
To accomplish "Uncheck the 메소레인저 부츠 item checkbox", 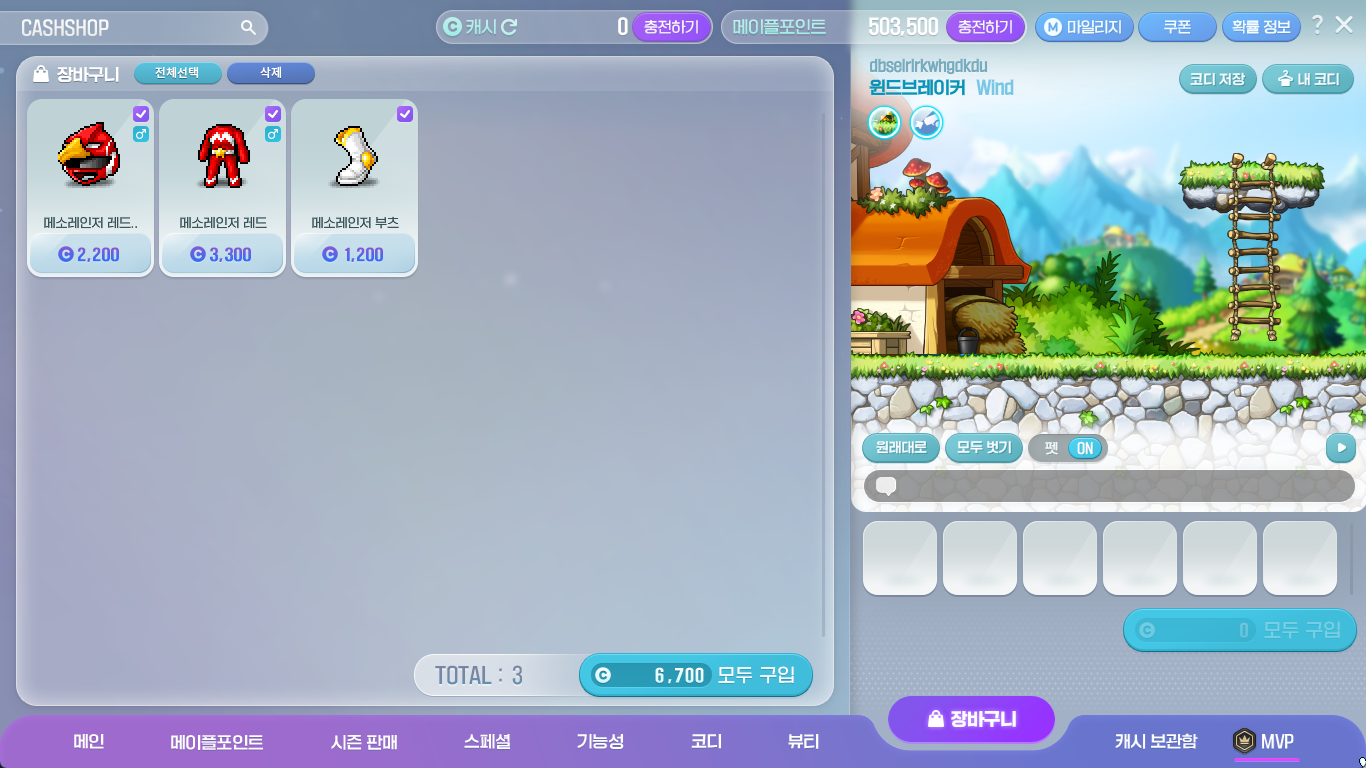I will (405, 114).
